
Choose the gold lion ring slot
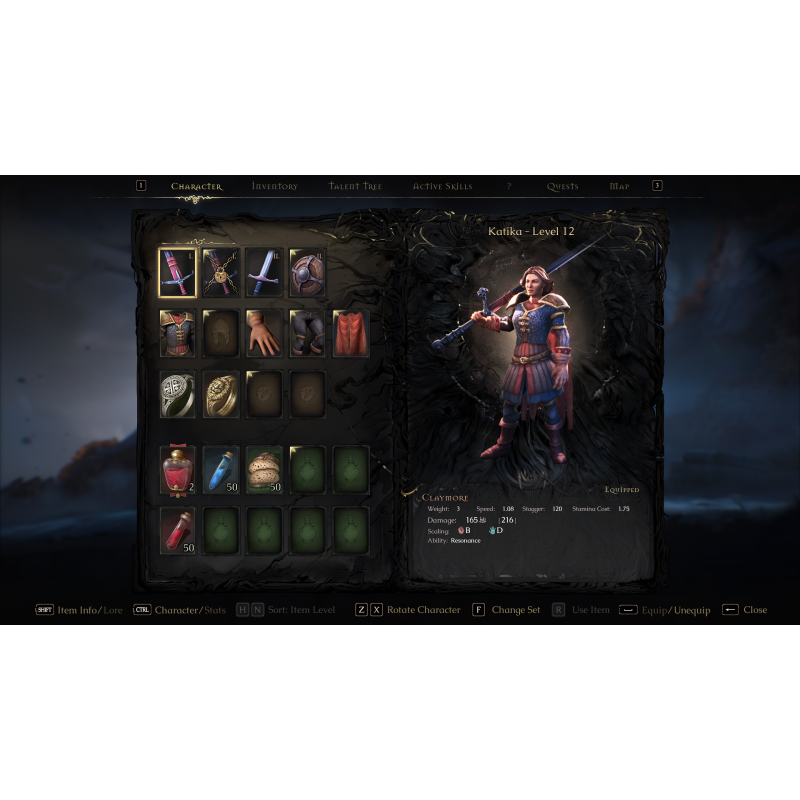(x=222, y=395)
